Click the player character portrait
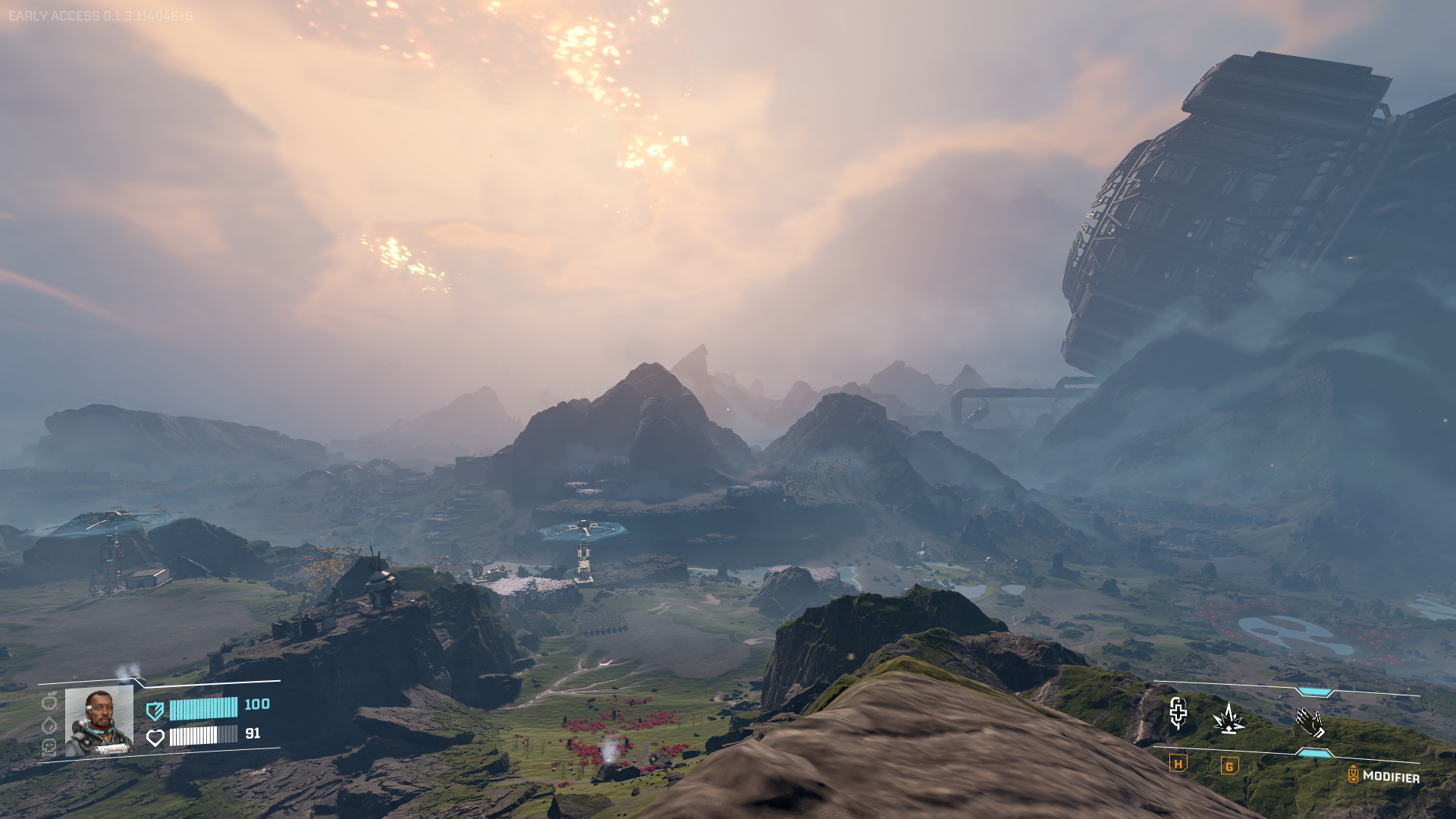 [x=99, y=722]
